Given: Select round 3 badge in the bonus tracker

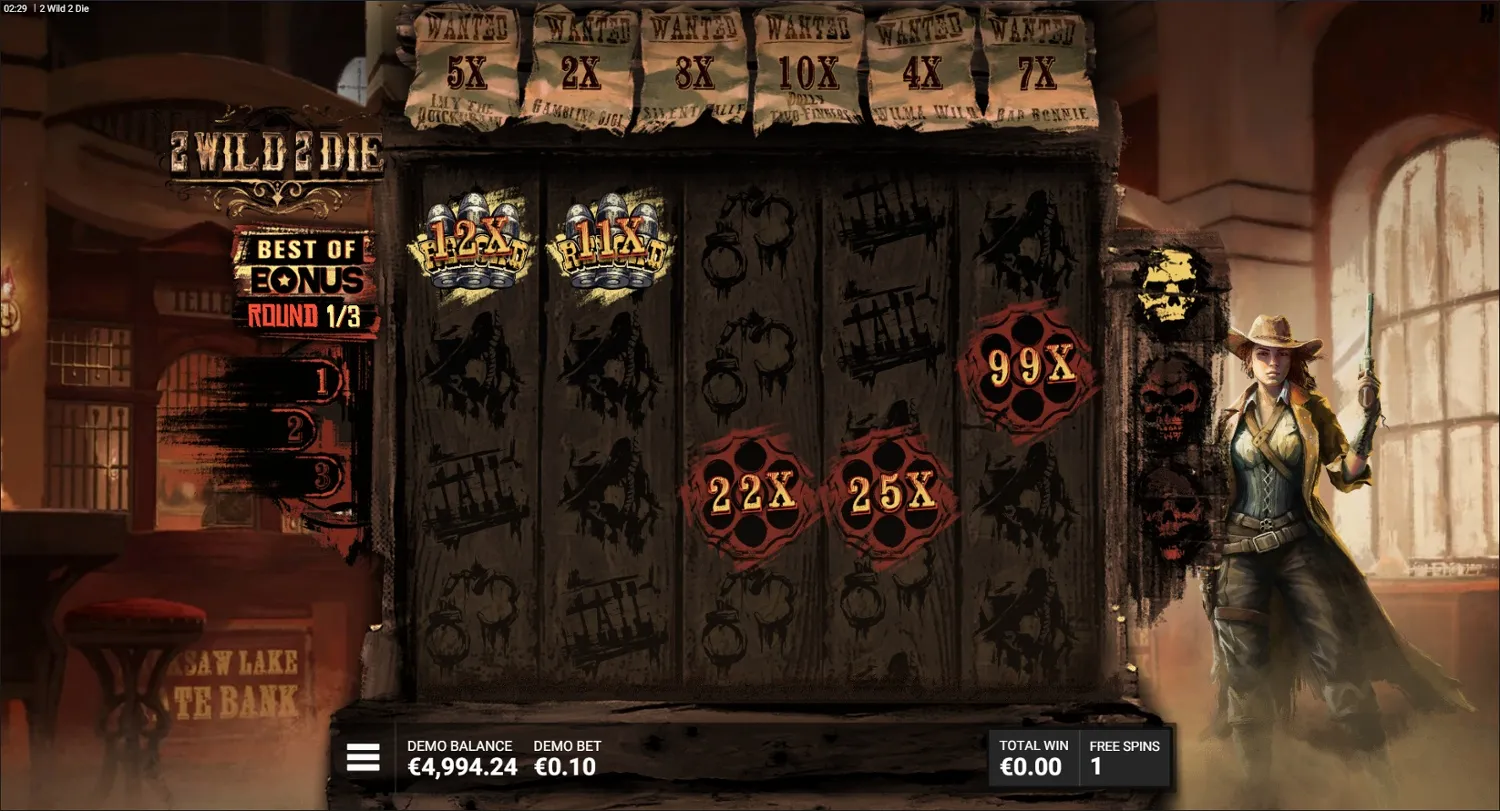Looking at the screenshot, I should pos(322,472).
